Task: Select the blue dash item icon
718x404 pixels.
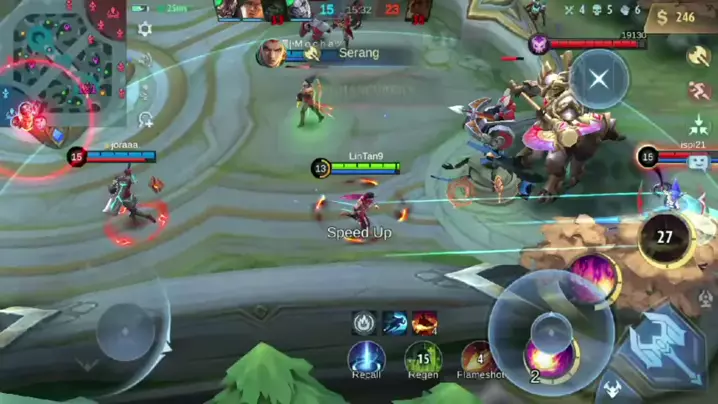Action: tap(395, 322)
